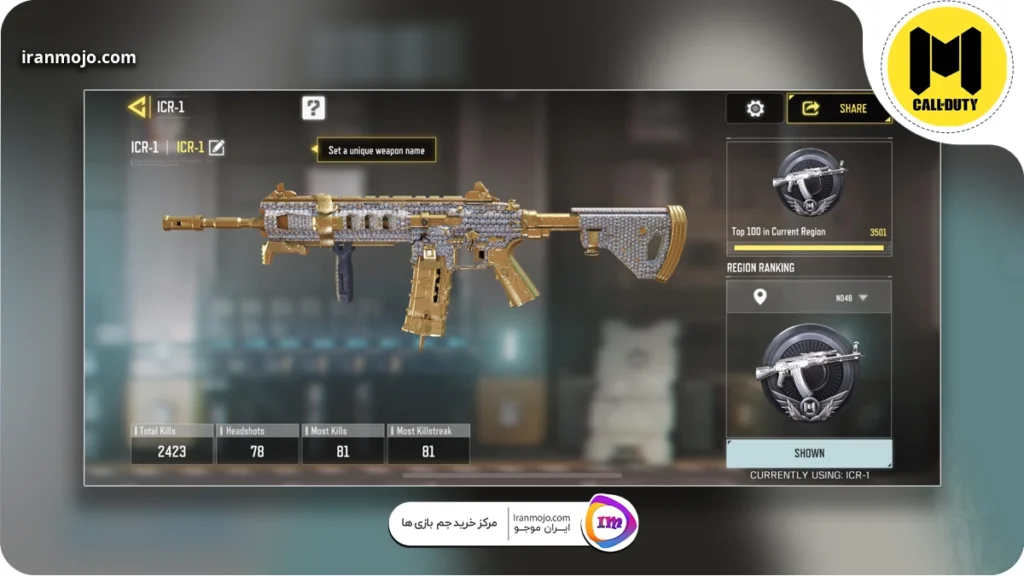Click the location pin icon
Screen dimensions: 1024x576
pyautogui.click(x=759, y=297)
